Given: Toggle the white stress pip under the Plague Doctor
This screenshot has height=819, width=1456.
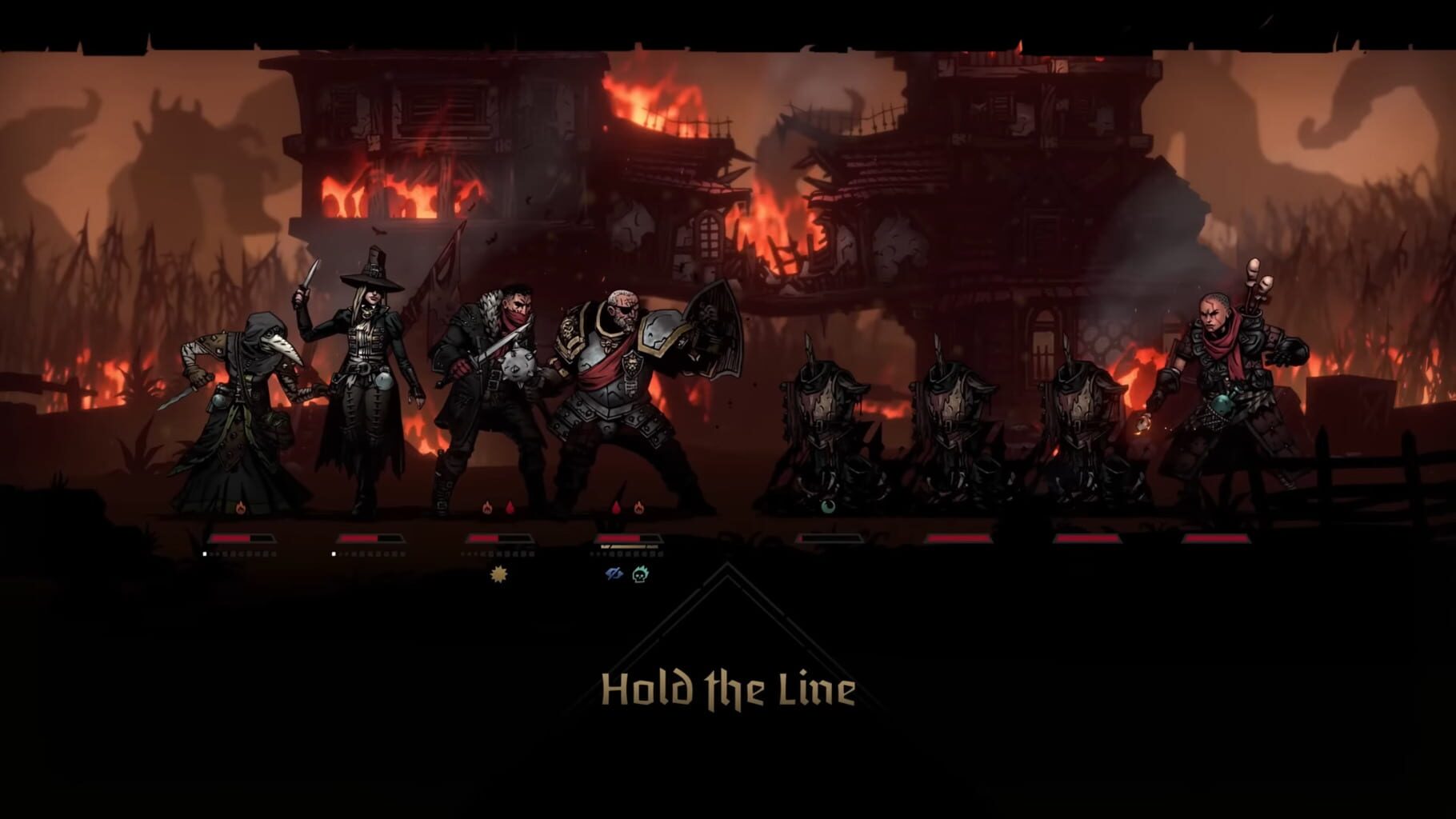Looking at the screenshot, I should coord(204,554).
